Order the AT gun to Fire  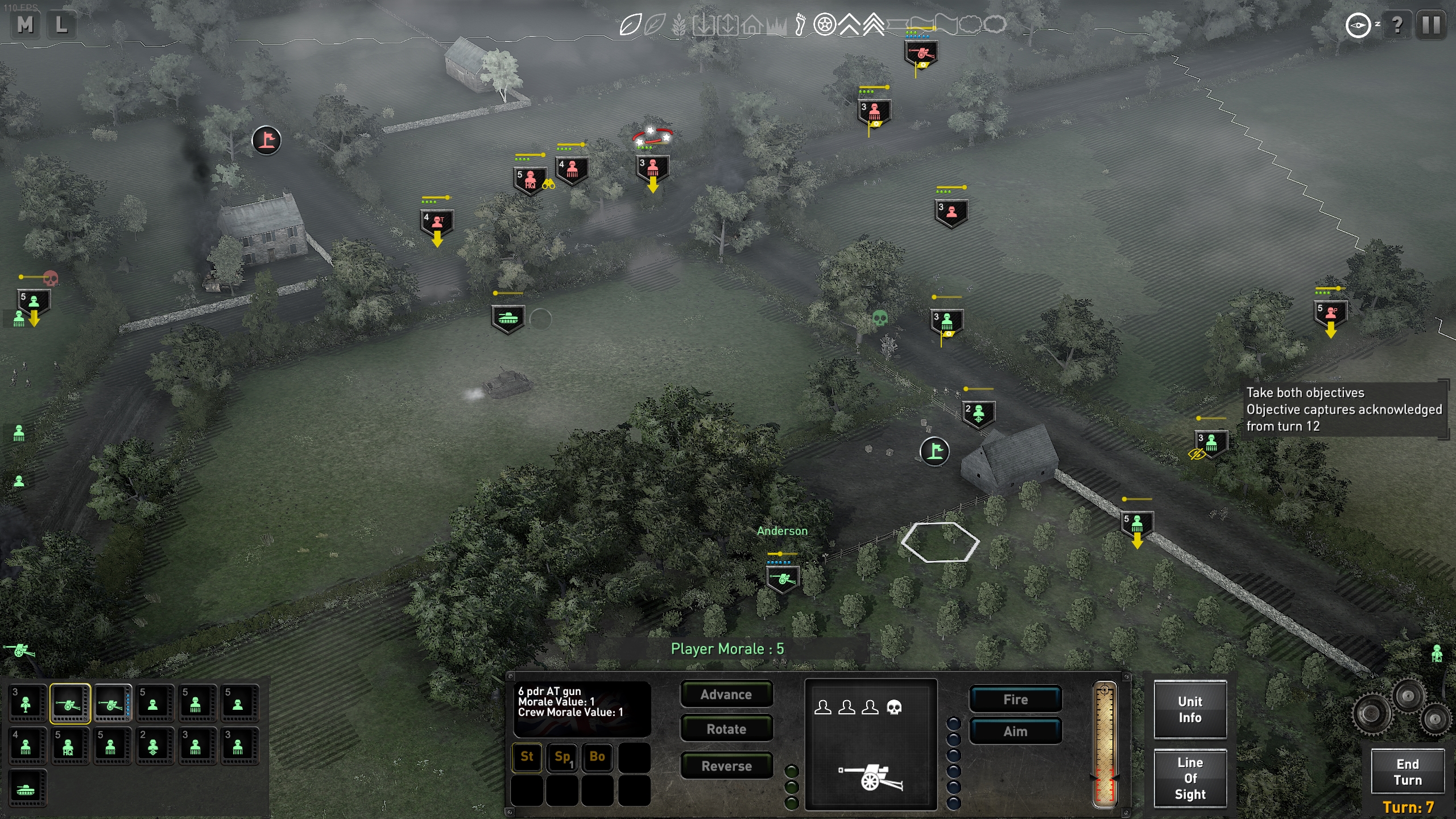[x=1015, y=699]
